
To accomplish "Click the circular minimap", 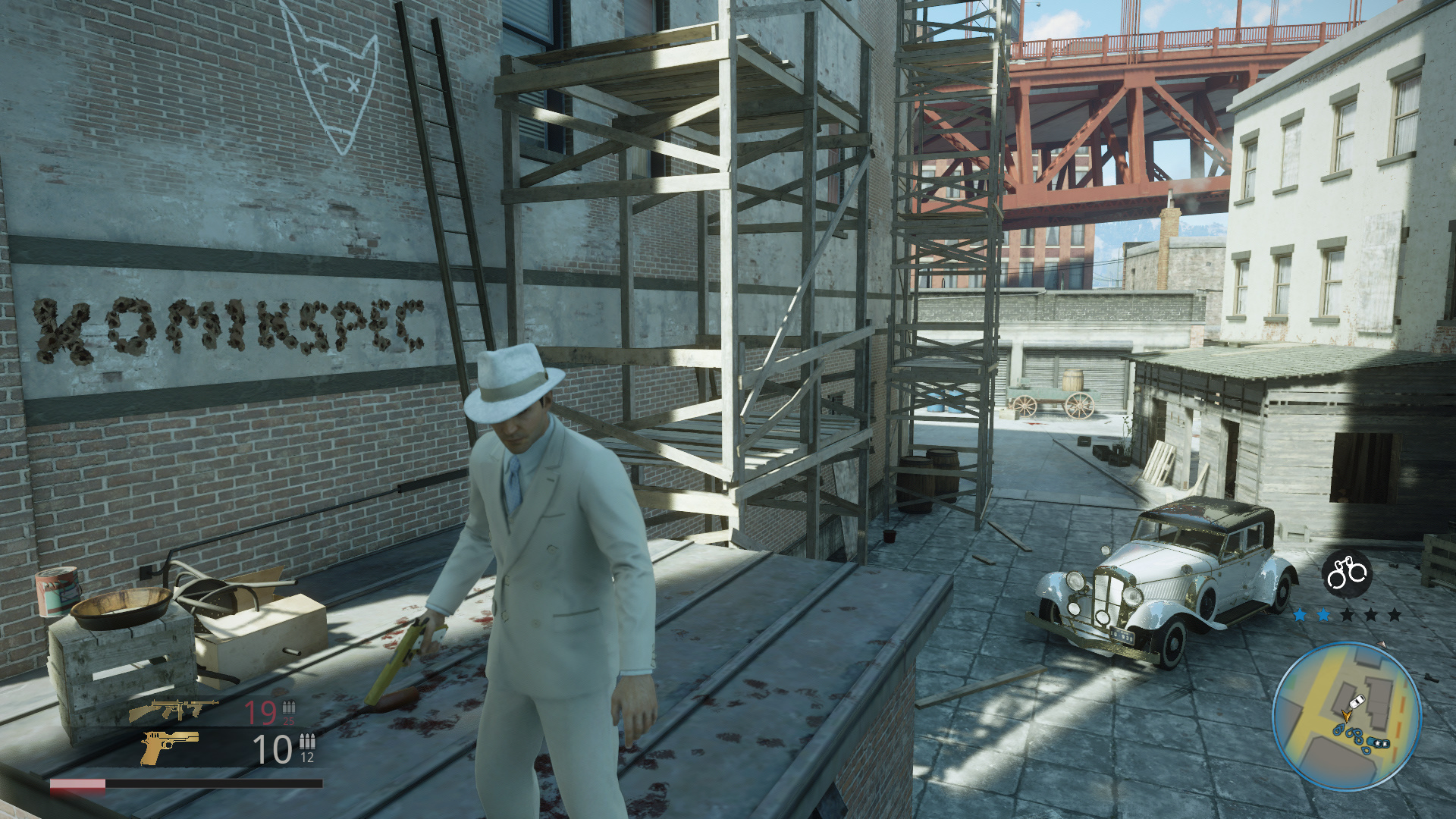I will pos(1346,716).
